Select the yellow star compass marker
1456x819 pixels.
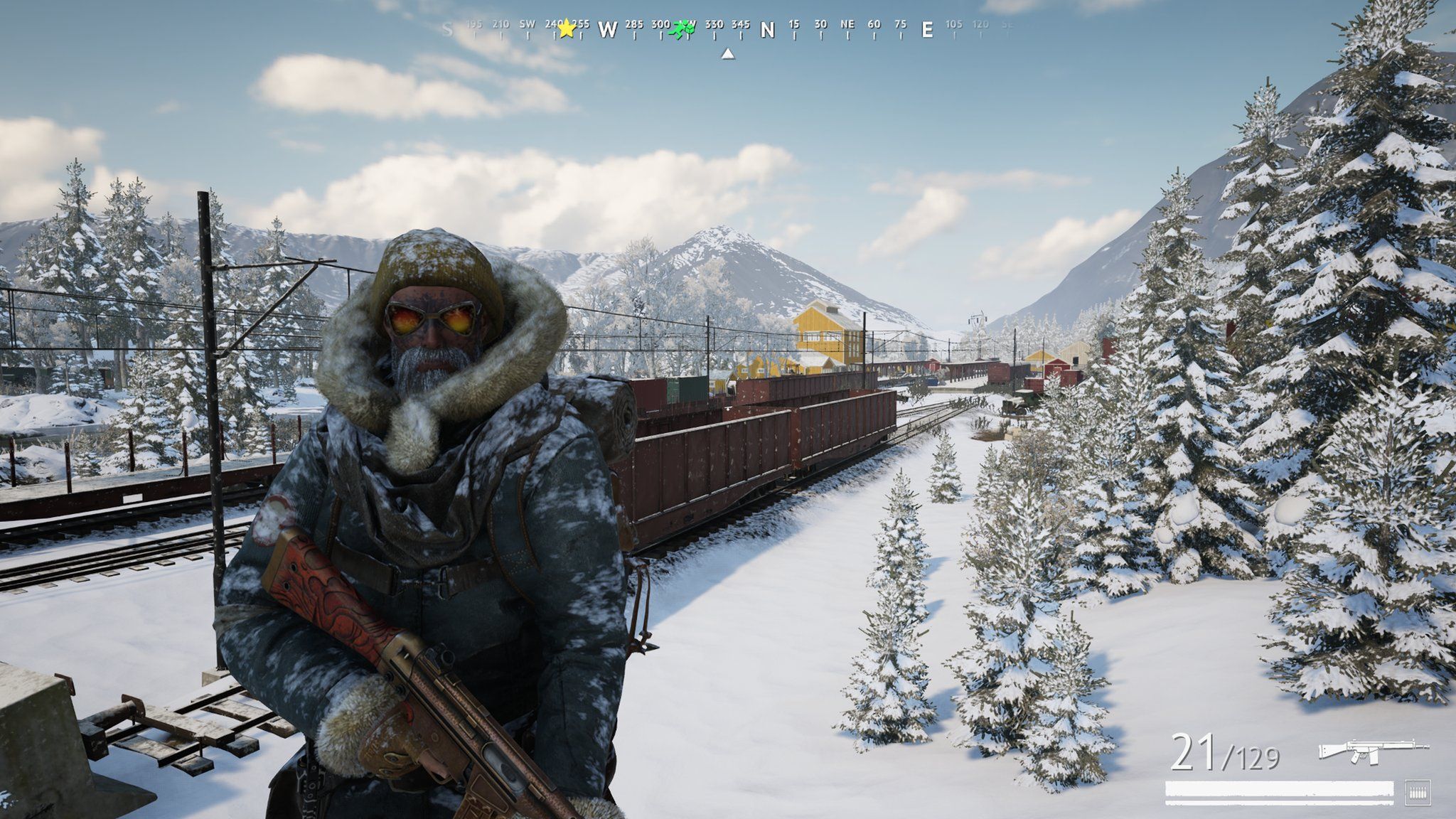566,29
